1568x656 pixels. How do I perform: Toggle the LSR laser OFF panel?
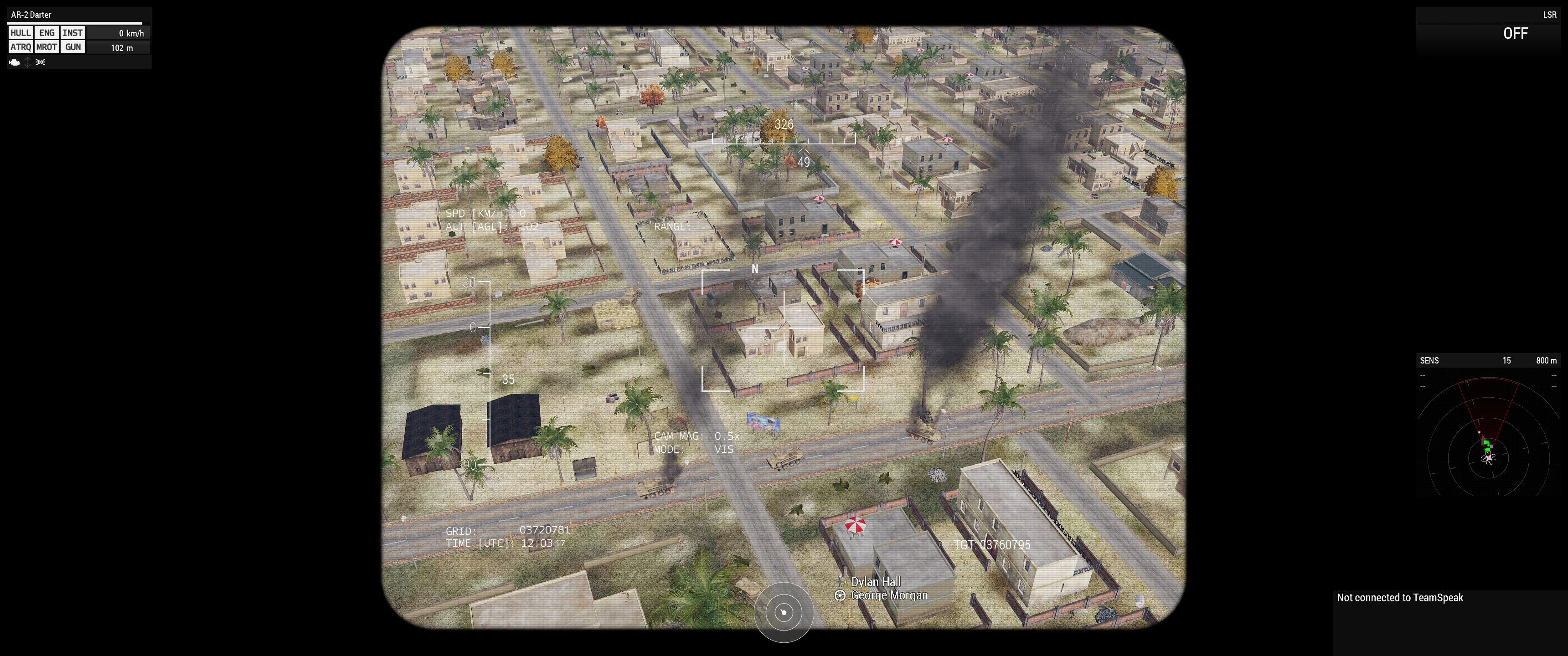(x=1514, y=33)
